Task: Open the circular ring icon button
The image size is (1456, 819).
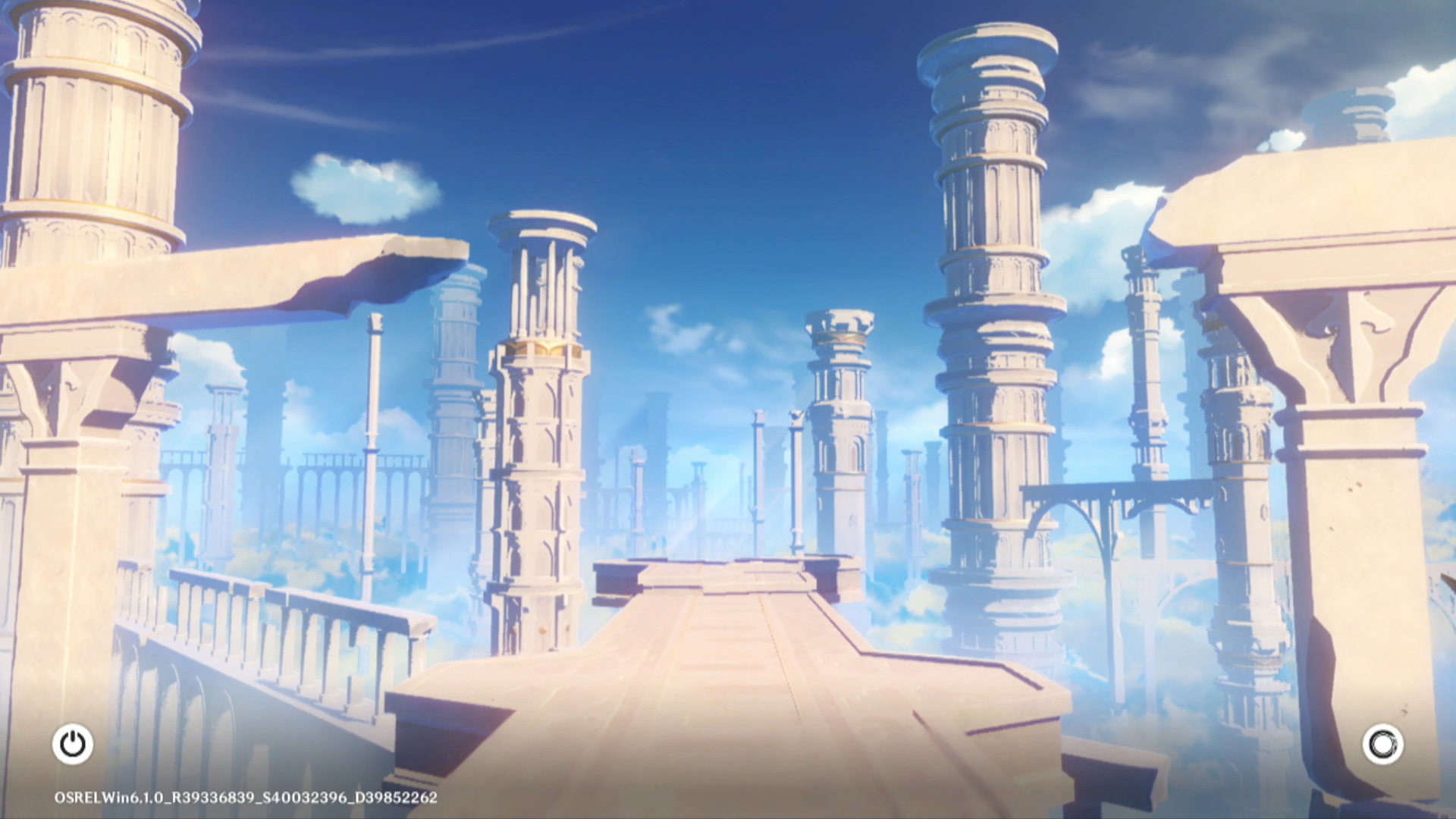Action: (x=1382, y=744)
